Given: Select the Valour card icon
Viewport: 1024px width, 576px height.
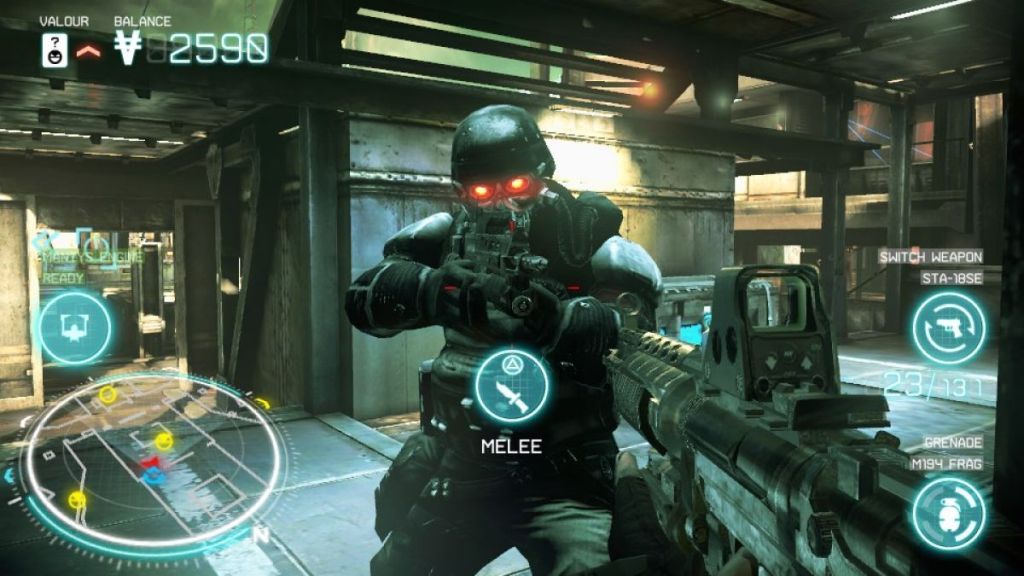Looking at the screenshot, I should (x=55, y=49).
